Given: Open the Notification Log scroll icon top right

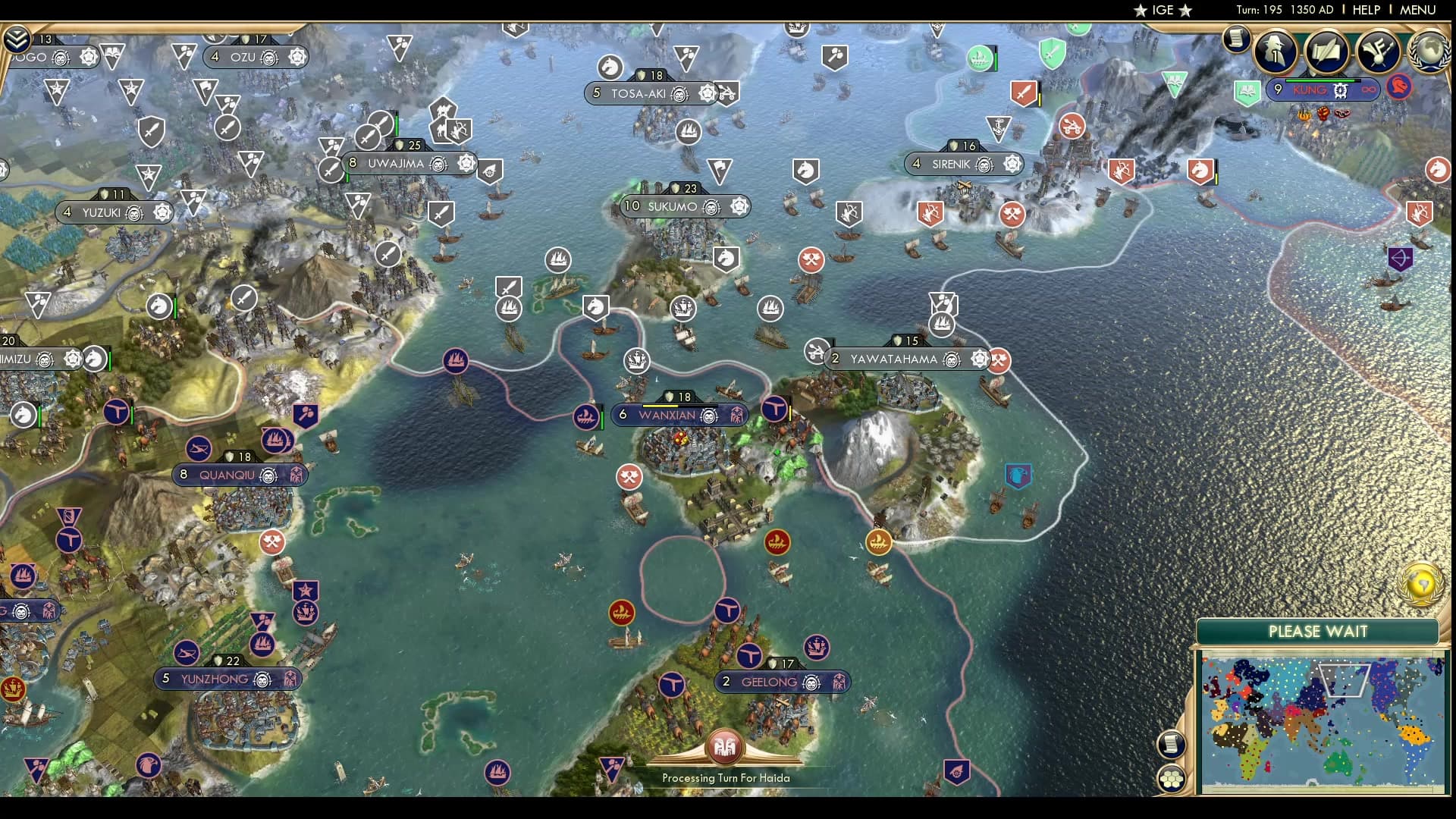Looking at the screenshot, I should click(1235, 40).
